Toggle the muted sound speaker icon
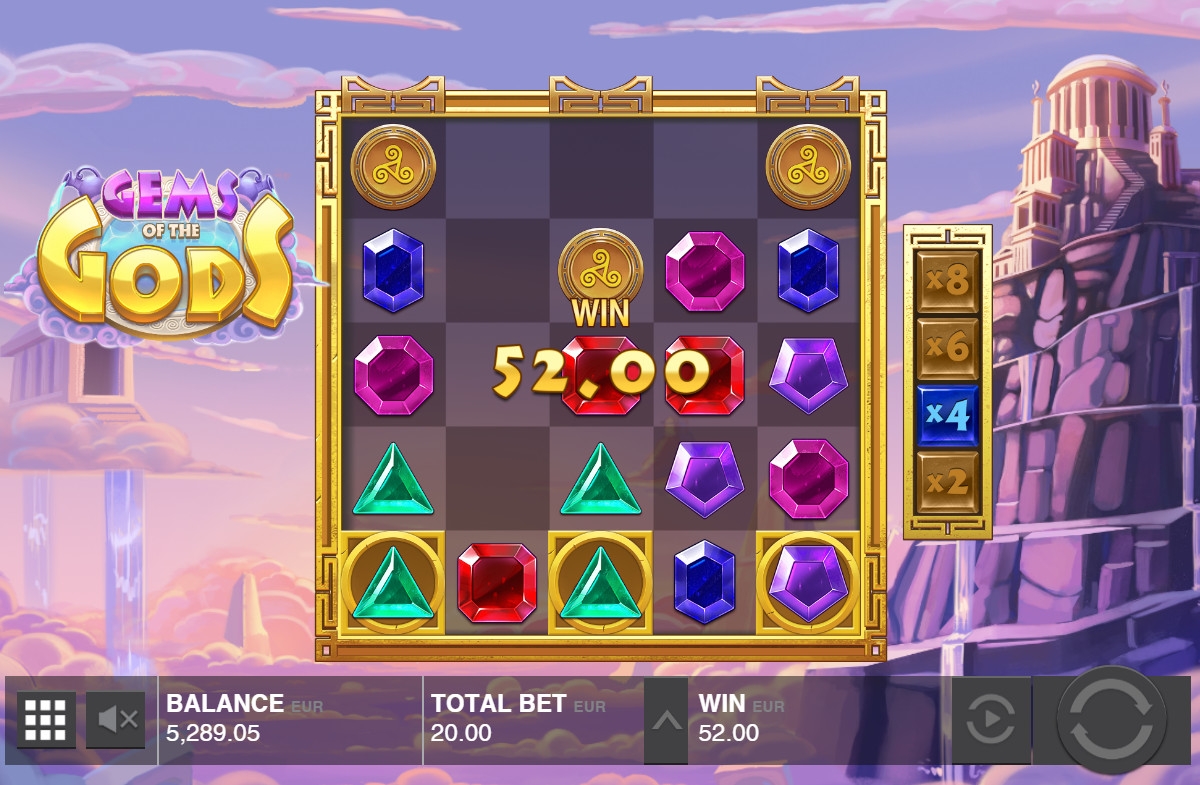1200x785 pixels. 116,719
